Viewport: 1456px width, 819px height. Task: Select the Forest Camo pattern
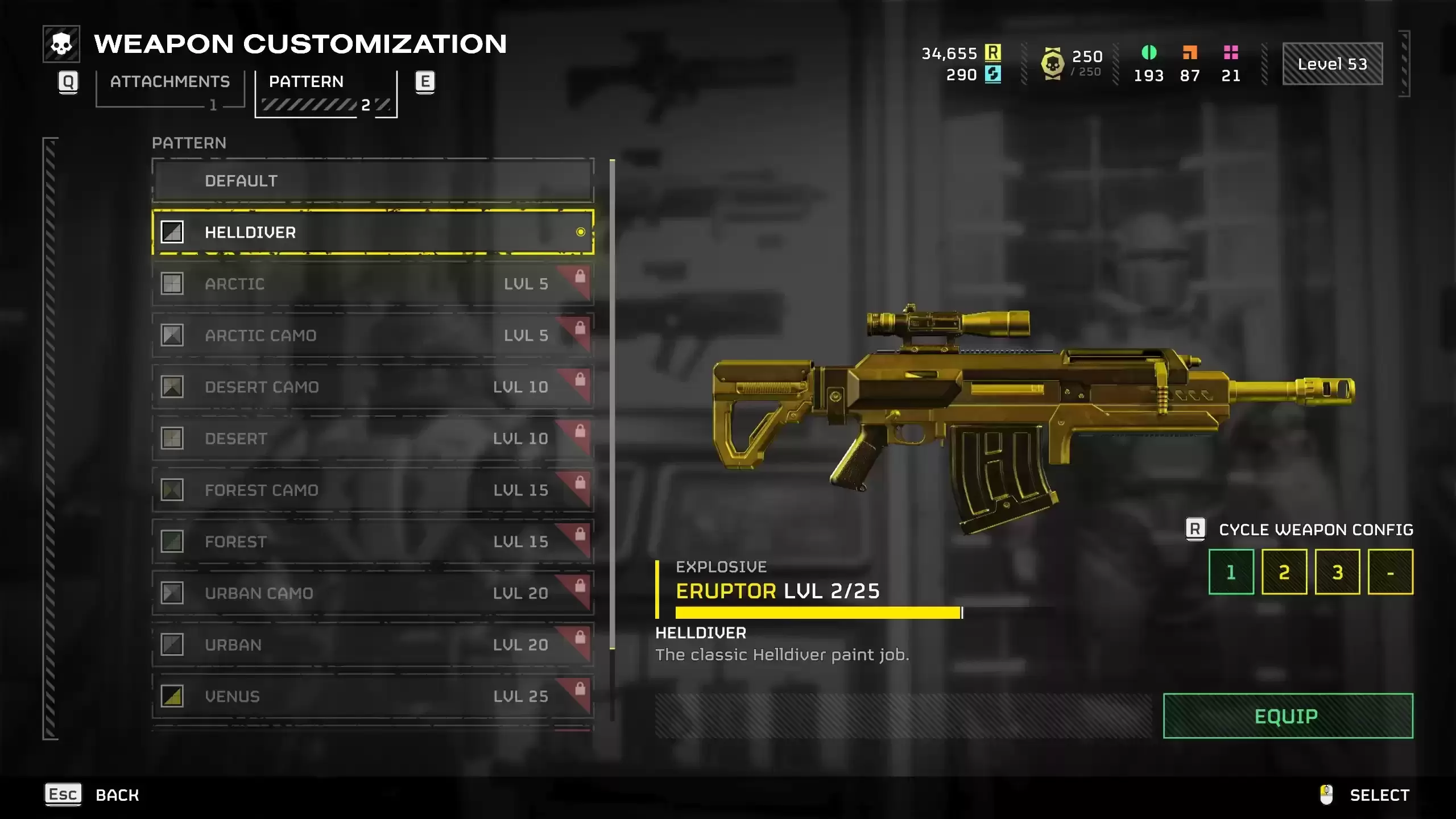point(373,490)
